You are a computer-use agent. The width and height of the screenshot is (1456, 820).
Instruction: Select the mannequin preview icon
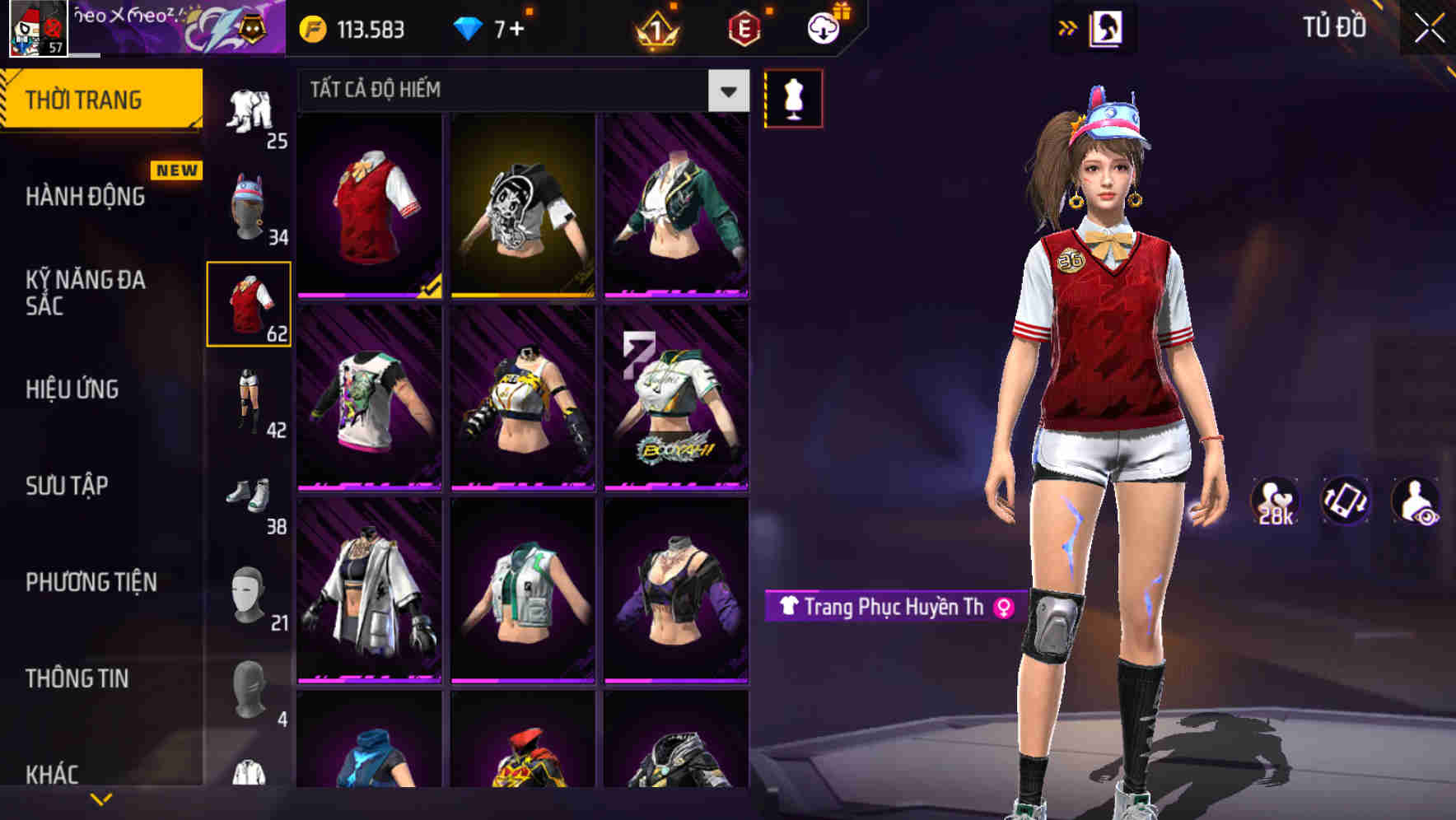[795, 97]
